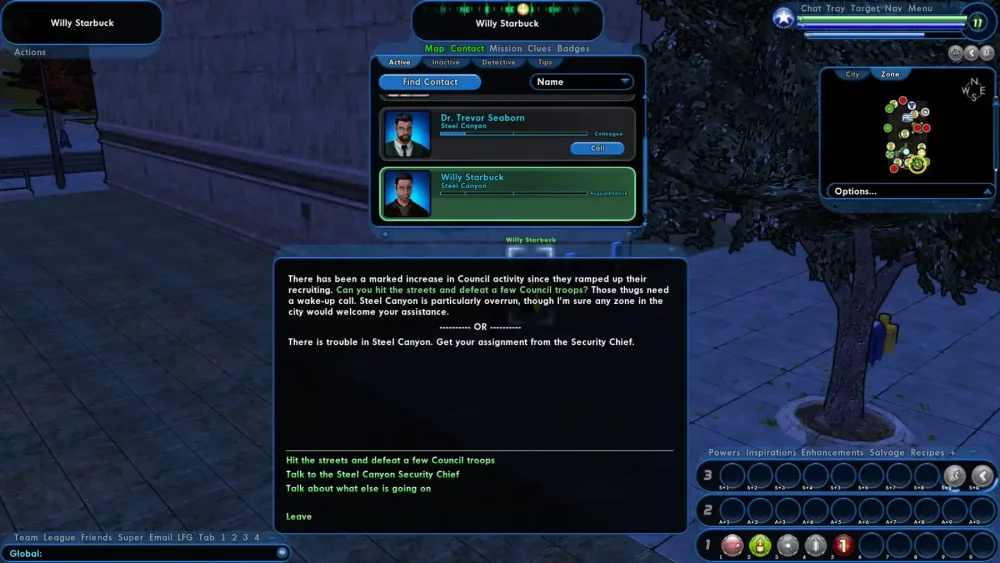Open the Detective contacts tab
This screenshot has width=1000, height=563.
[499, 62]
